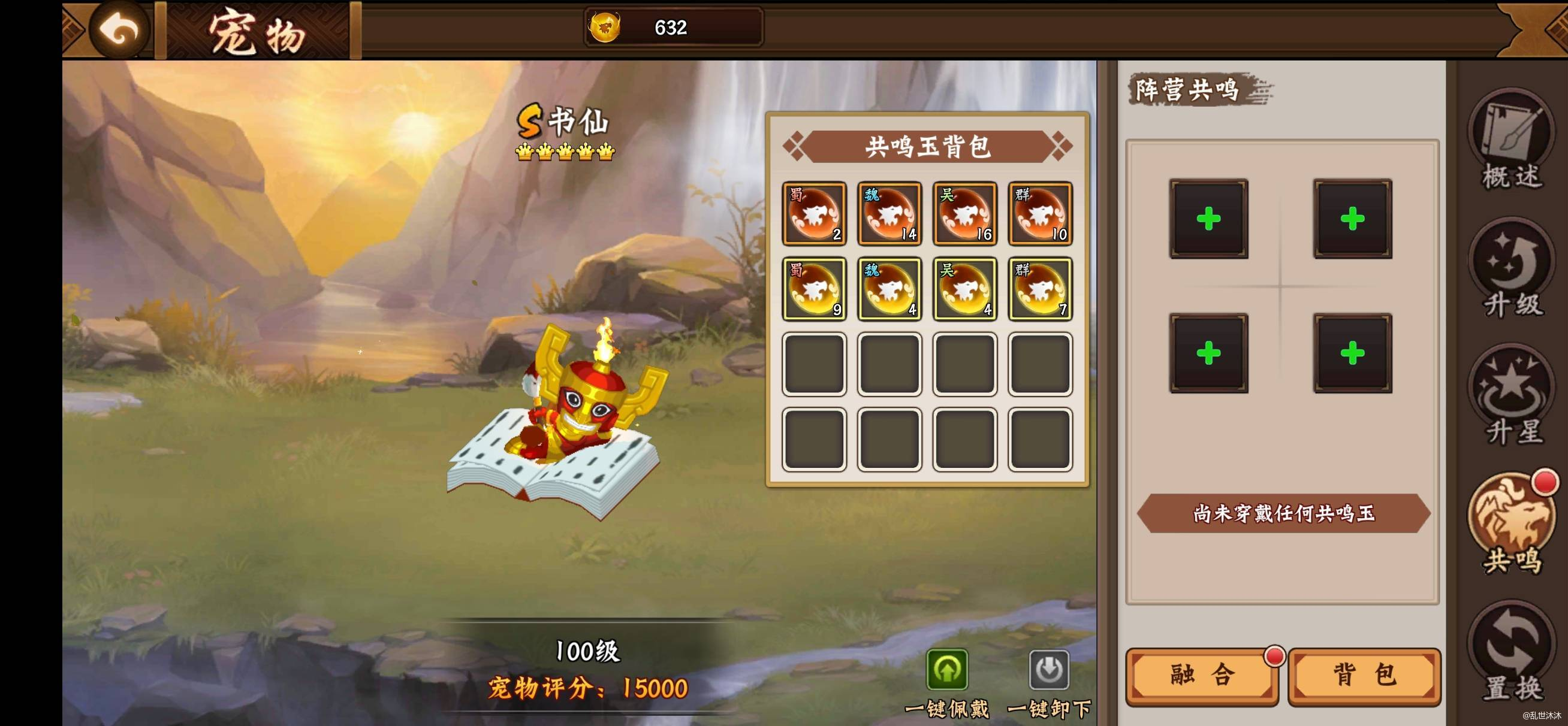Choose the yellow 魏 resonance jade
This screenshot has height=726, width=1568.
(889, 289)
